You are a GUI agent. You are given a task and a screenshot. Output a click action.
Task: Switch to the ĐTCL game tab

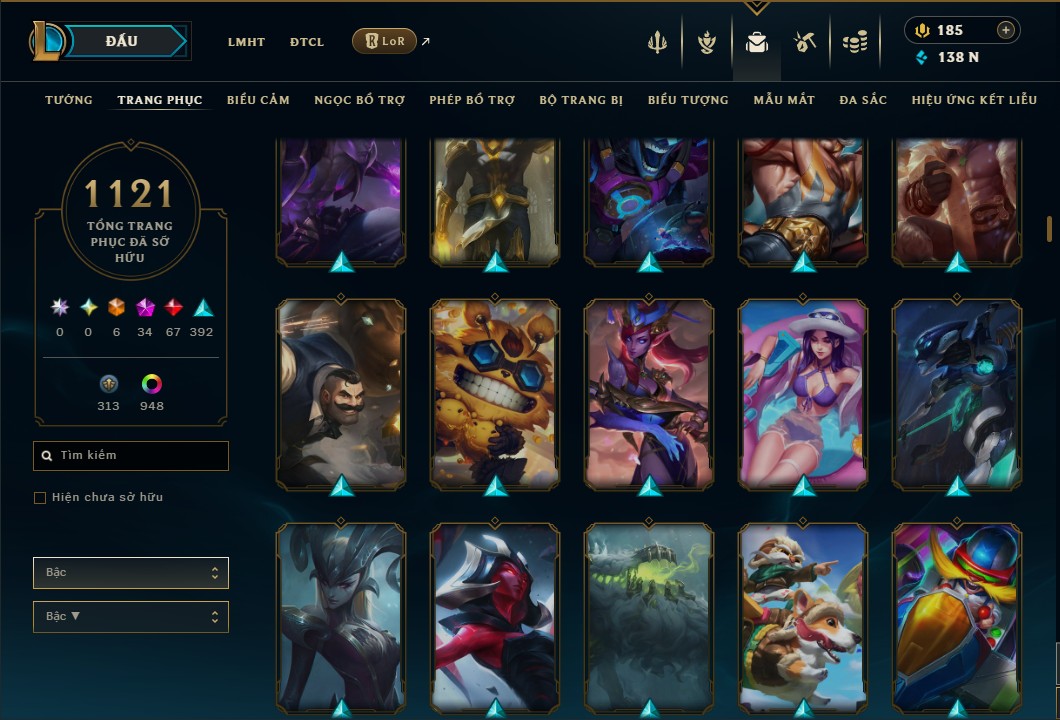pyautogui.click(x=307, y=42)
